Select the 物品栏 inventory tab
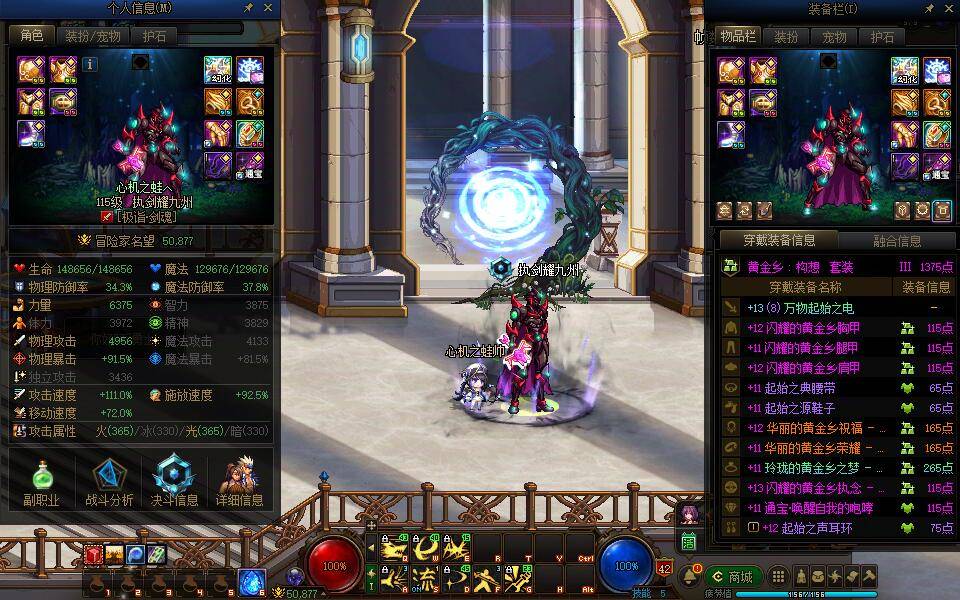The image size is (960, 600). [738, 37]
